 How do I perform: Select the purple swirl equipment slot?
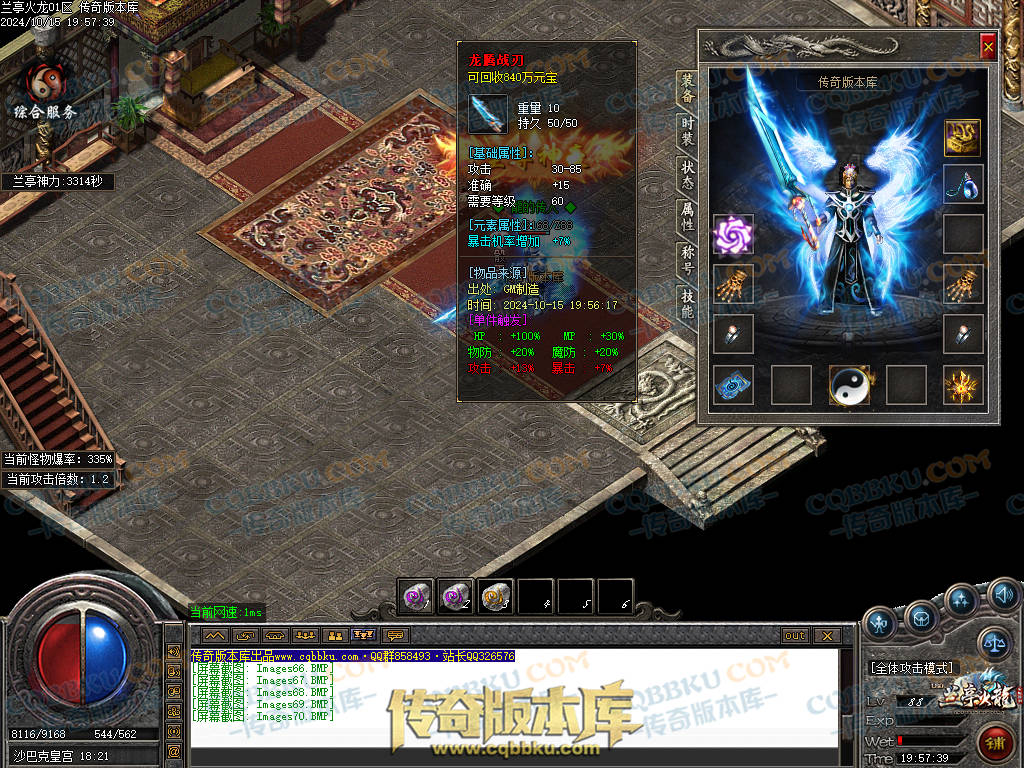coord(733,235)
